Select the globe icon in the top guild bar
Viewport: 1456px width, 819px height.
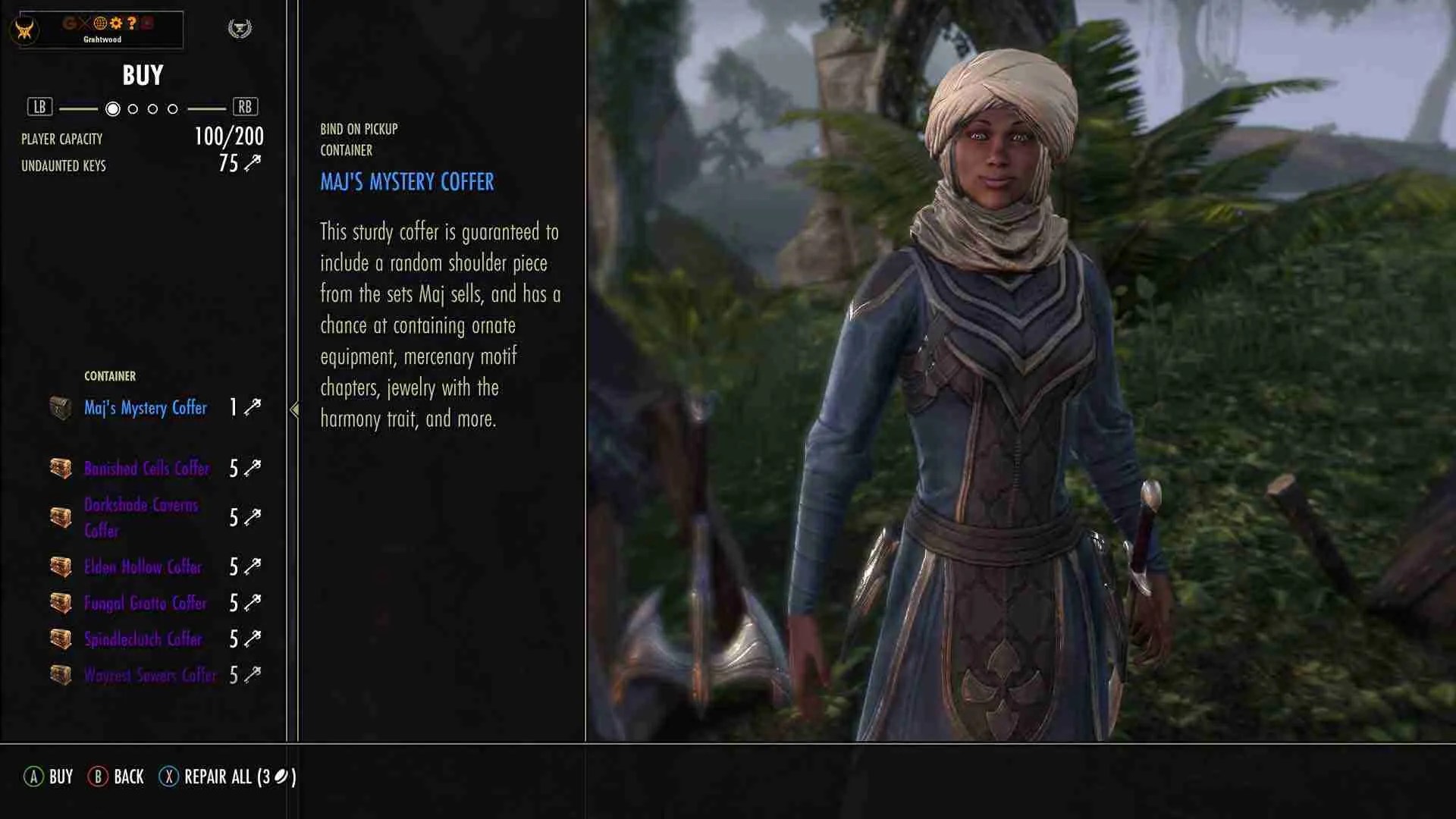click(x=100, y=23)
